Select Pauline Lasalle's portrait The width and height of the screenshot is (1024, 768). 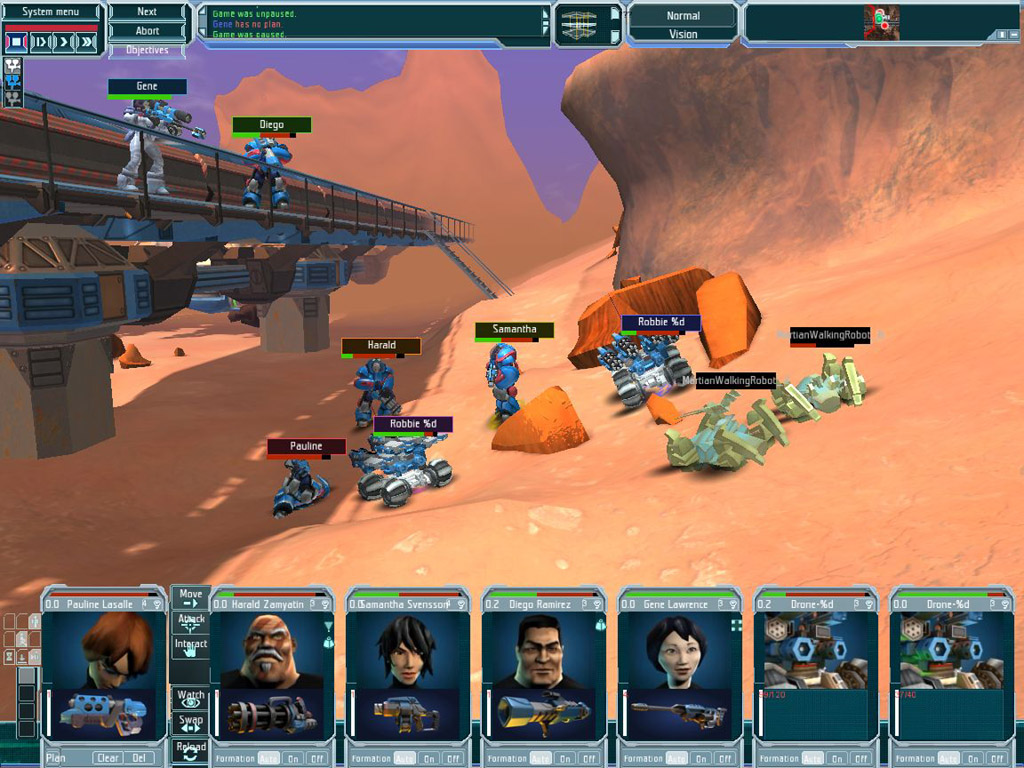104,650
